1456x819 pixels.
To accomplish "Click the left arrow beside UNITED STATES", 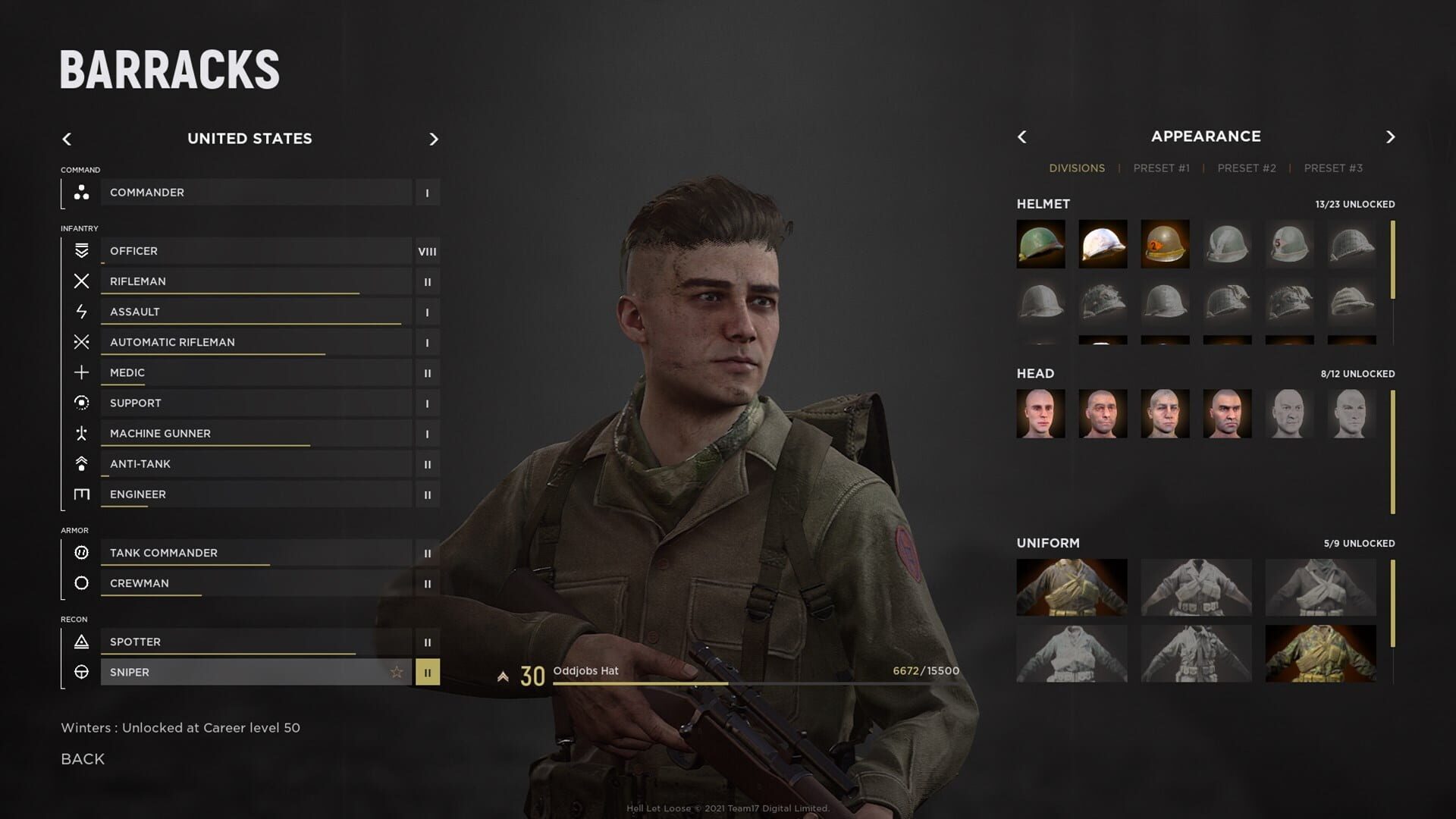I will (67, 139).
